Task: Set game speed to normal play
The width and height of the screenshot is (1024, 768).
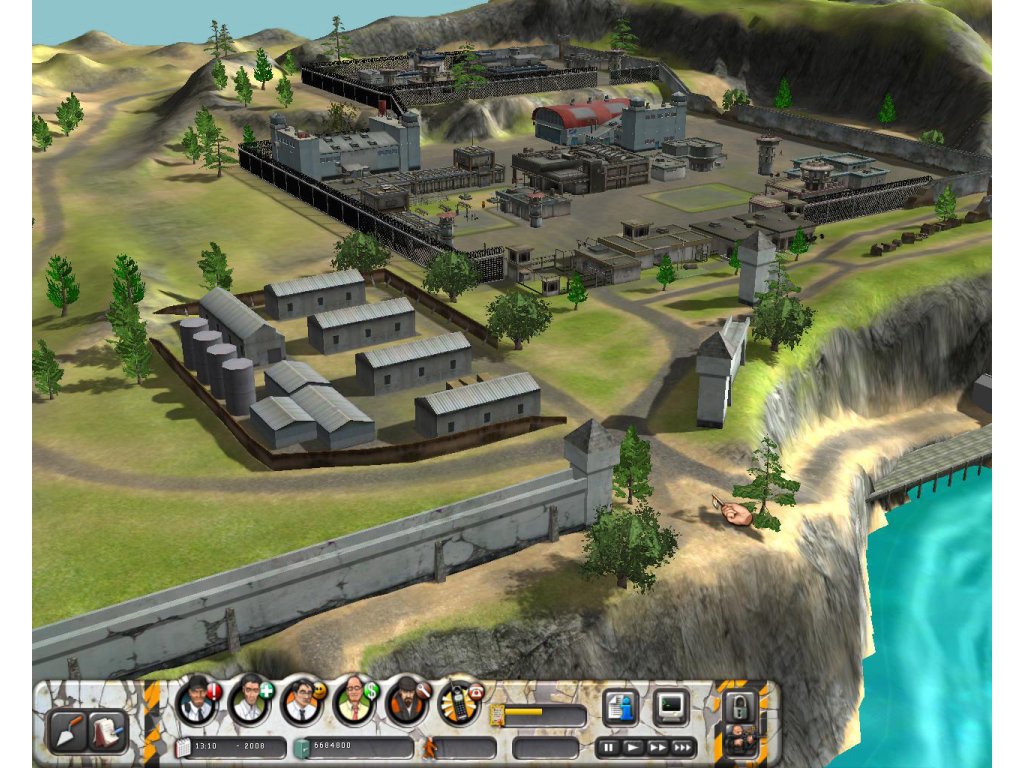Action: 632,747
